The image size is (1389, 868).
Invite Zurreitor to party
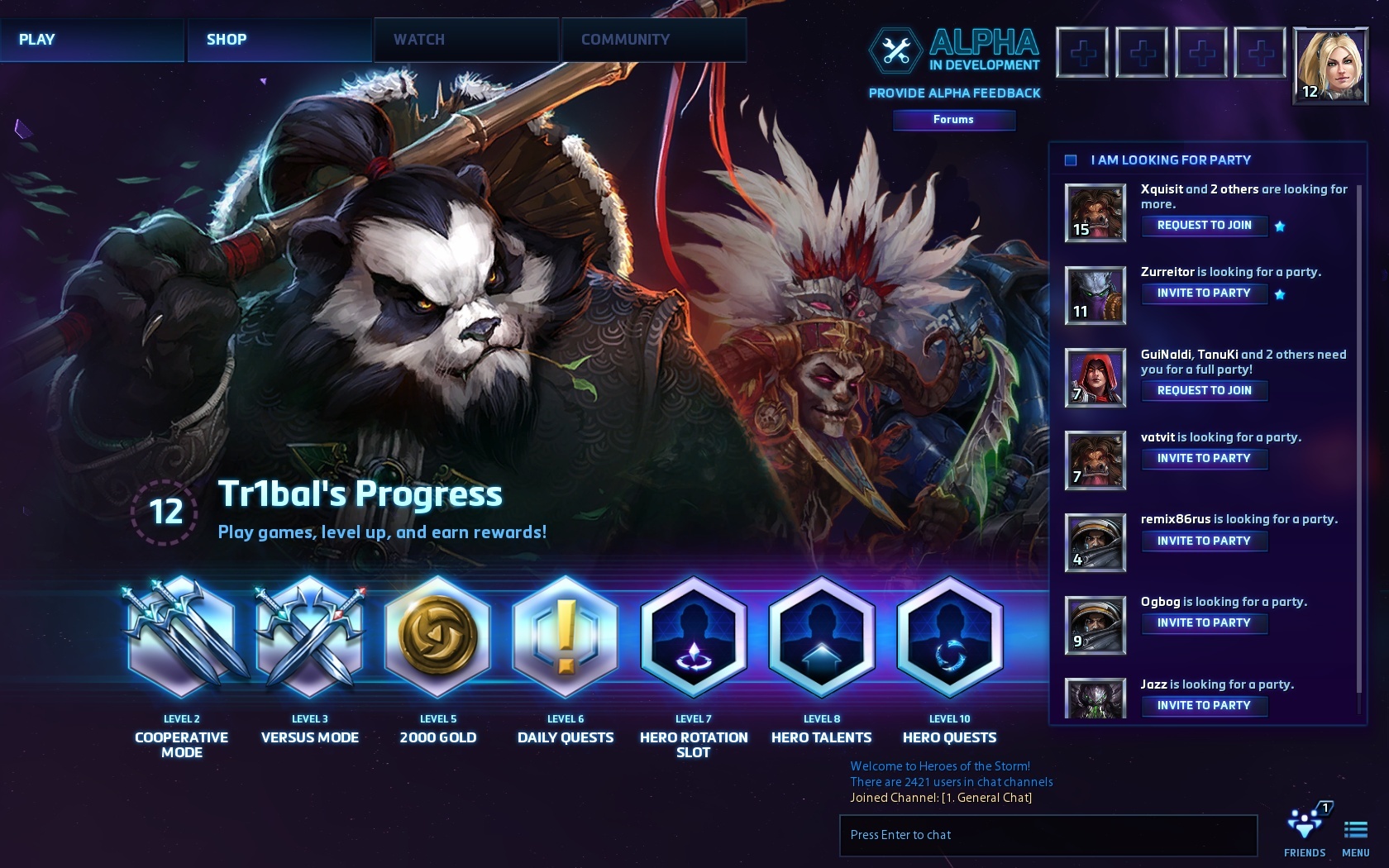click(1204, 293)
